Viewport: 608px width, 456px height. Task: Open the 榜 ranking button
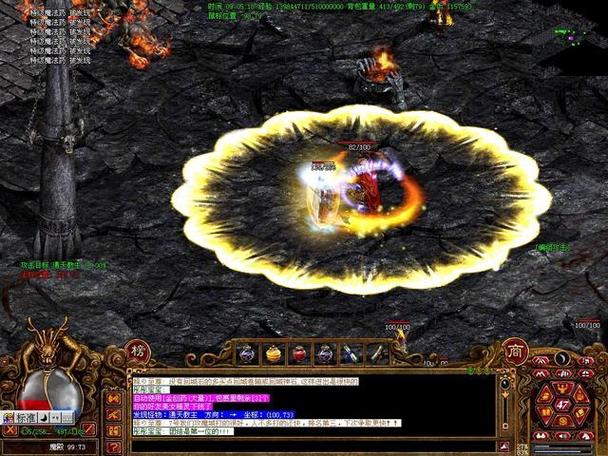click(139, 352)
